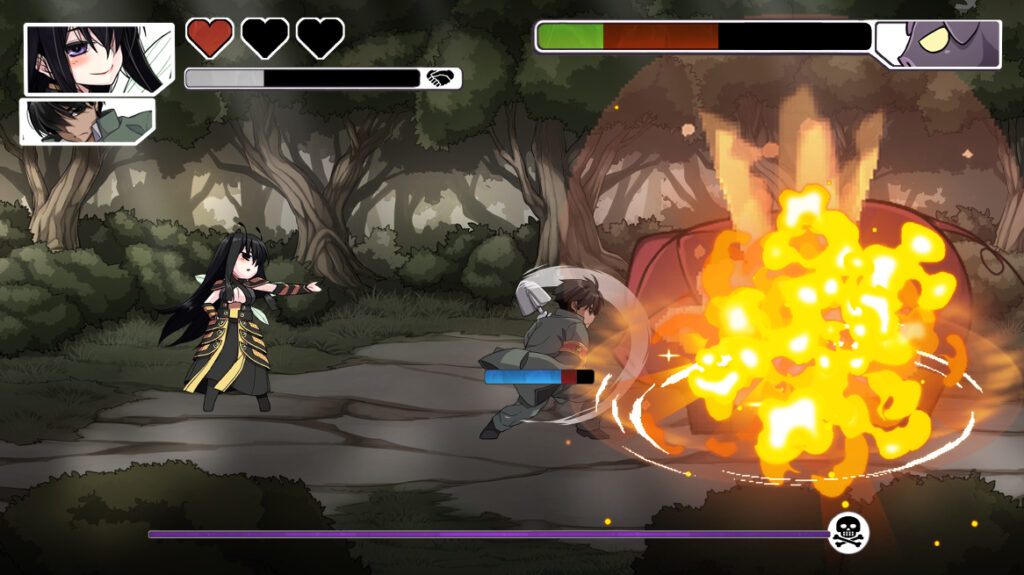Click the black-haired girl character portrait
1024x575 pixels.
click(98, 58)
